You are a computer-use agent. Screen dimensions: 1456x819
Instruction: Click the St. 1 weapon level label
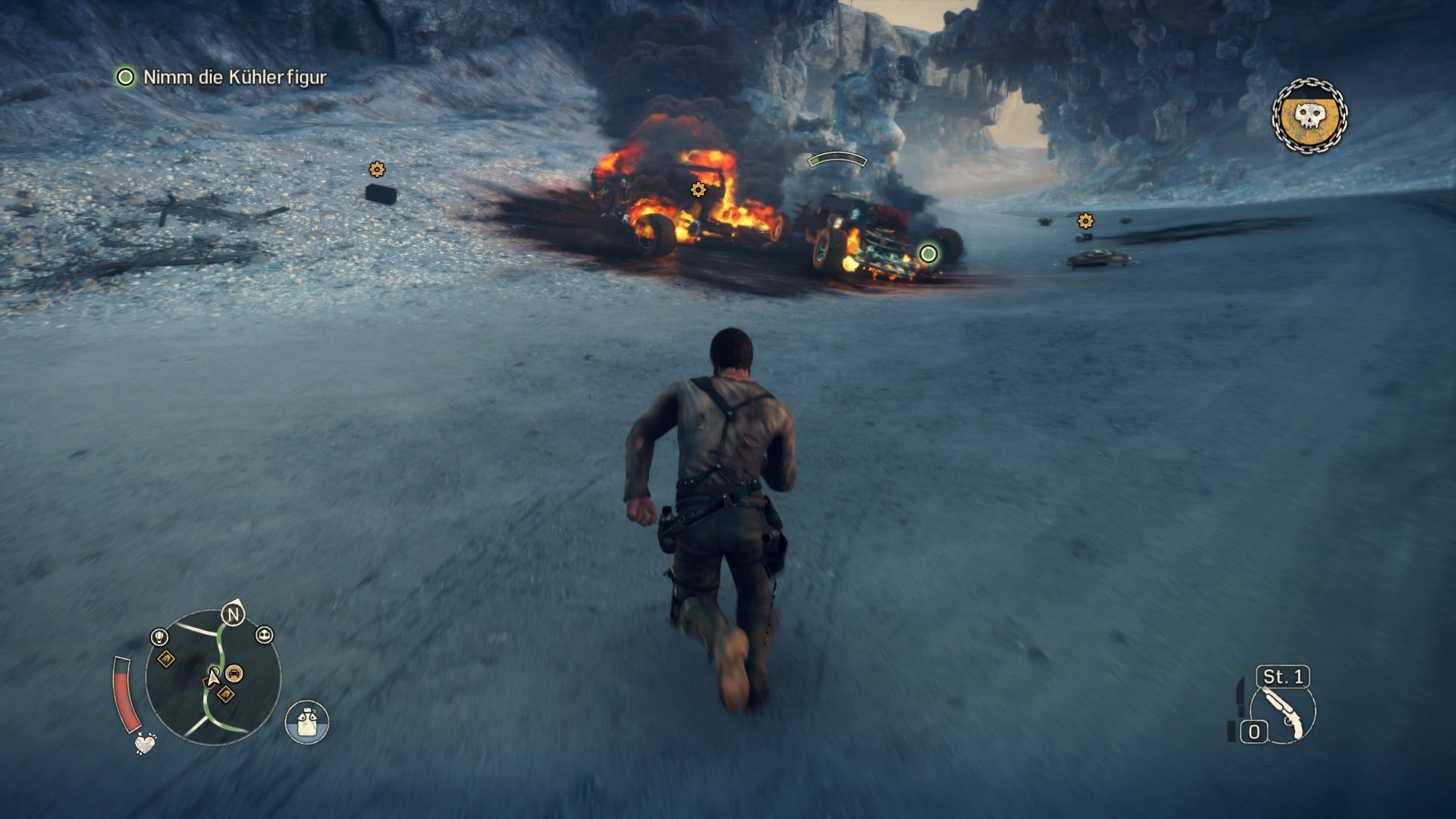click(1282, 676)
